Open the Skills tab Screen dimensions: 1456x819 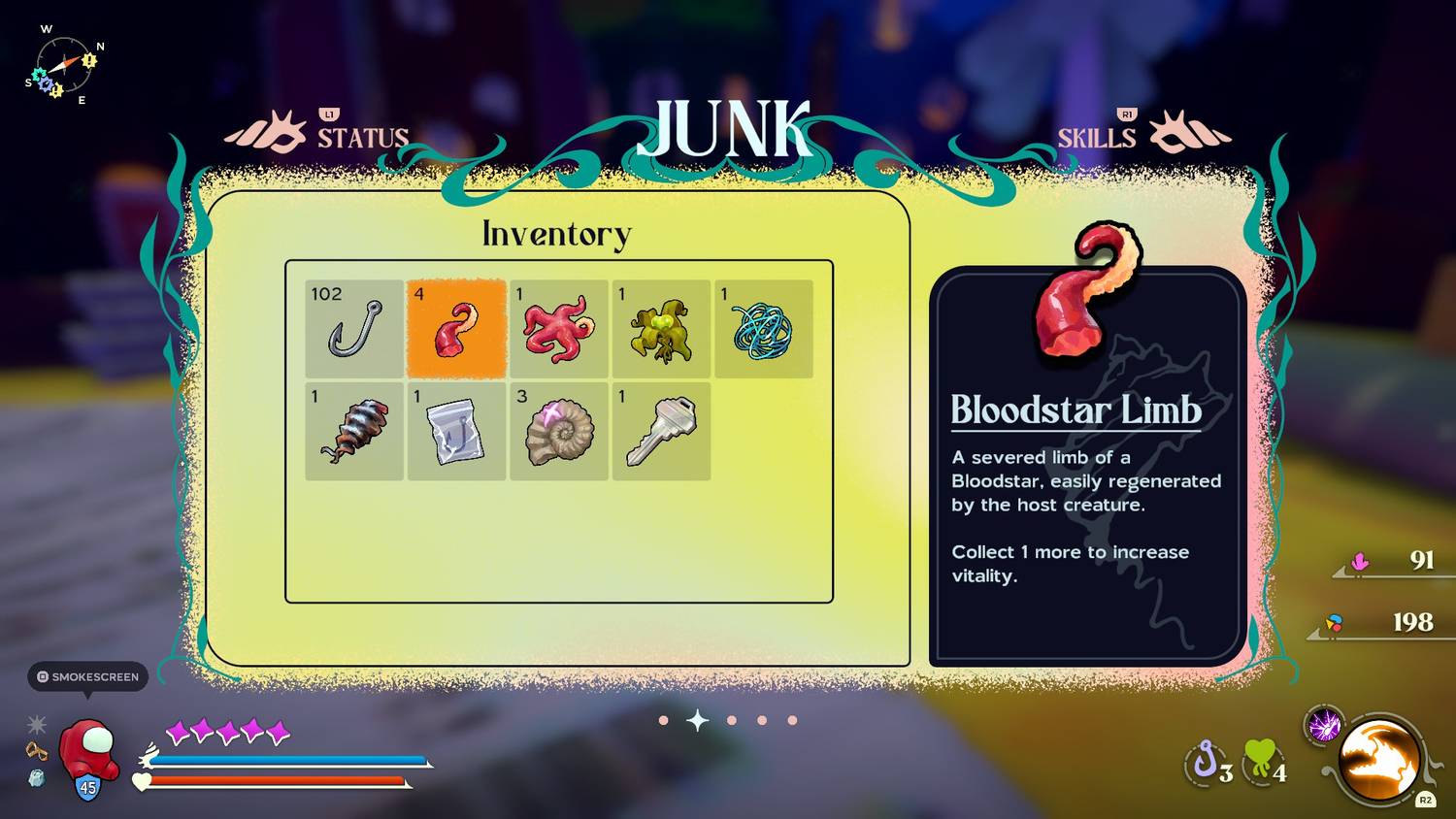1097,138
